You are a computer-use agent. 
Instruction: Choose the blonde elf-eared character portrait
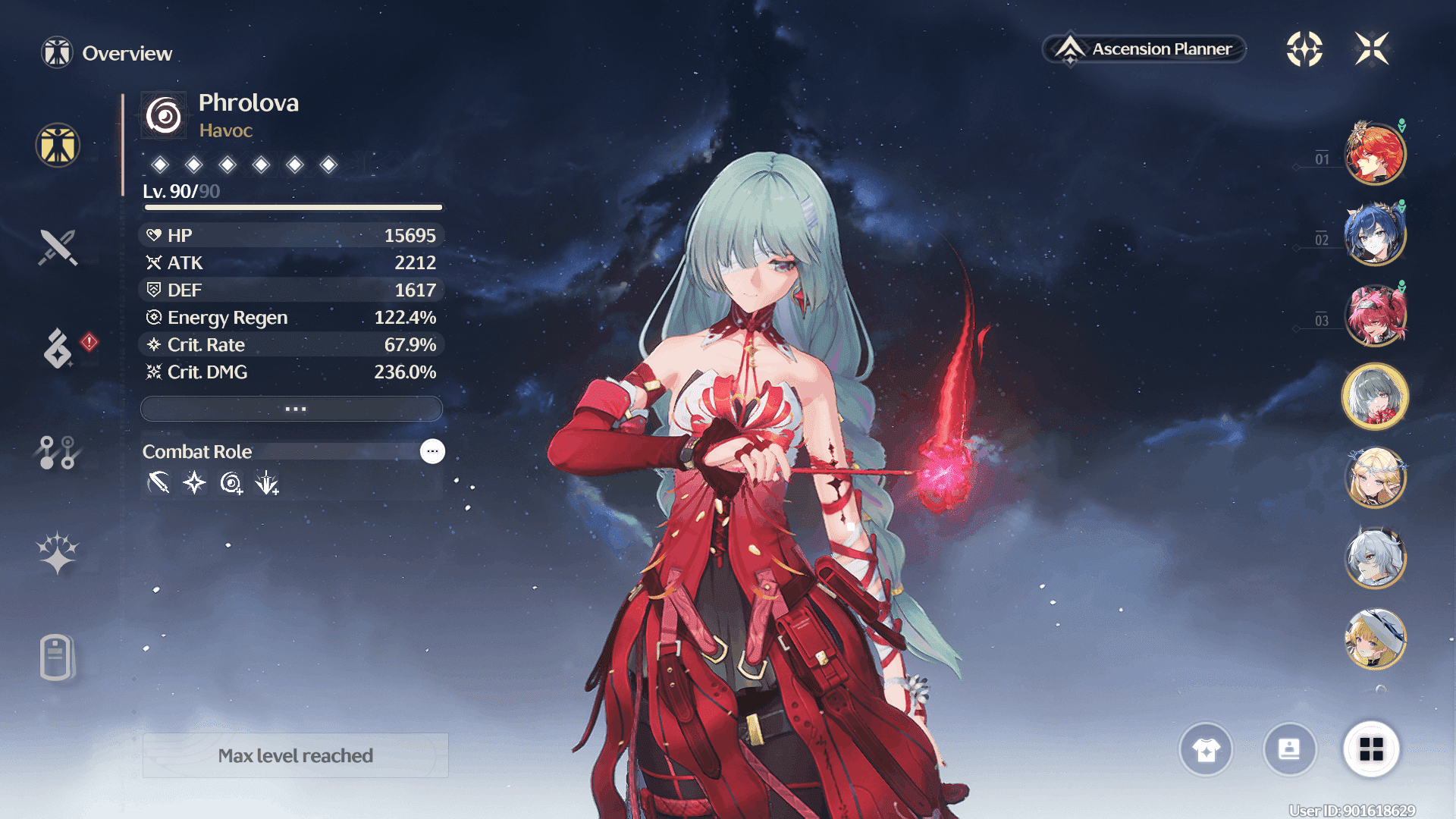click(x=1374, y=478)
